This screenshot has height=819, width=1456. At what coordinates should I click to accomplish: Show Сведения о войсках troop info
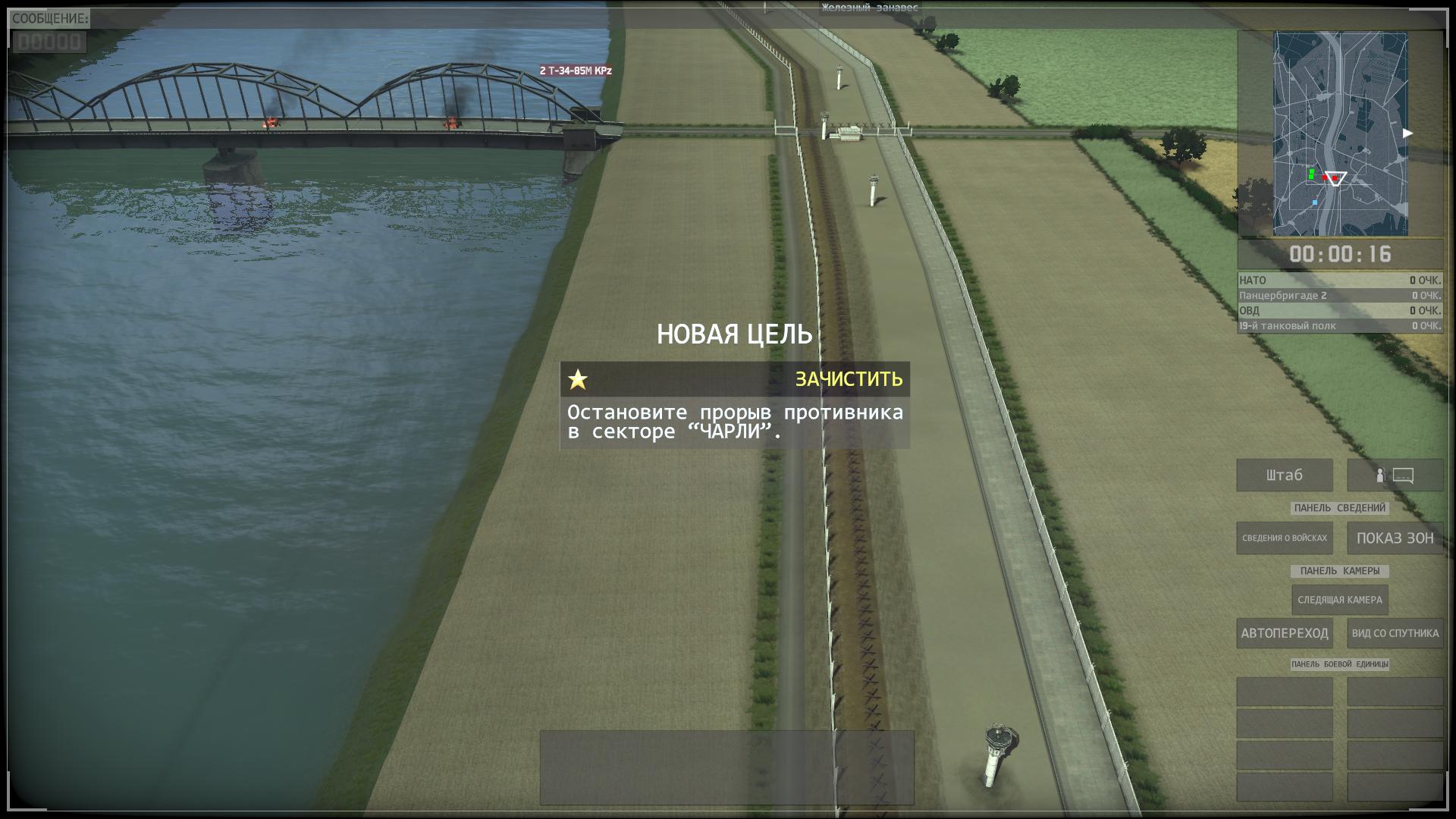click(x=1284, y=538)
